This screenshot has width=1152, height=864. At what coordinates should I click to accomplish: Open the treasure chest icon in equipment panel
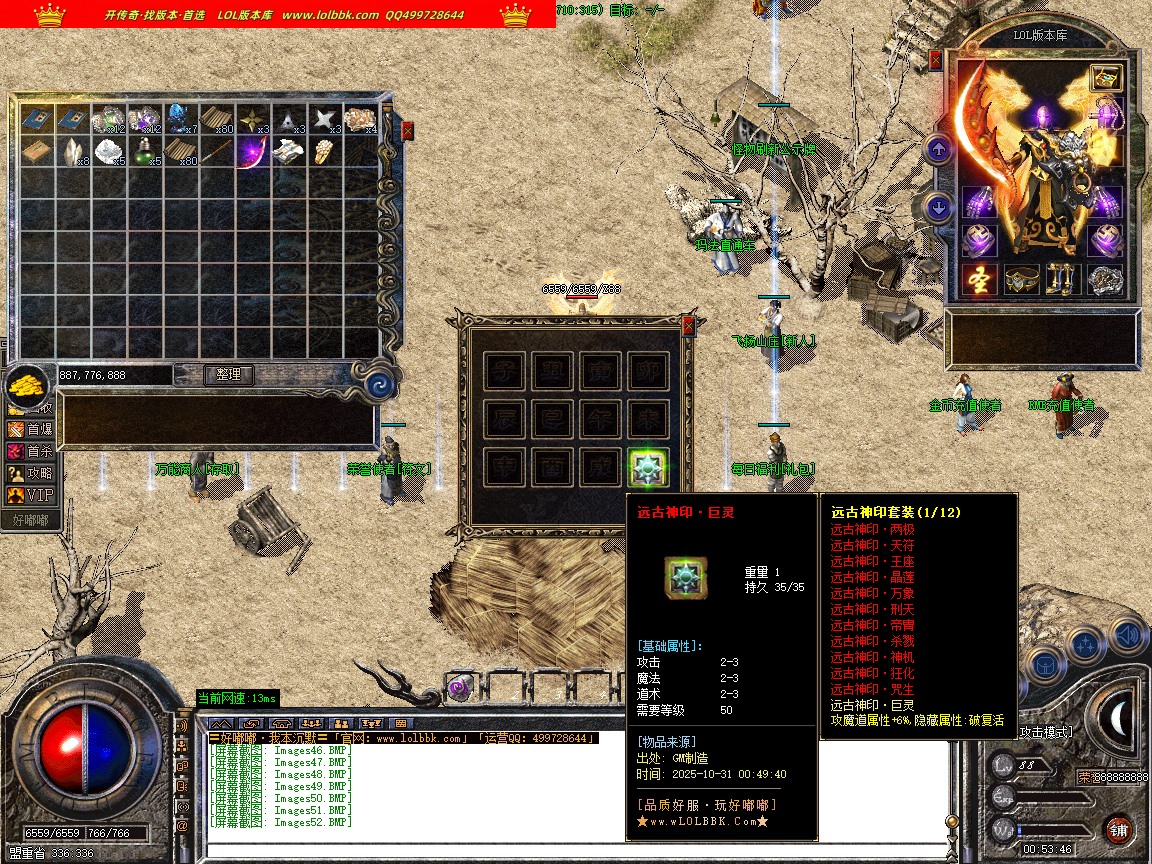pos(1106,79)
